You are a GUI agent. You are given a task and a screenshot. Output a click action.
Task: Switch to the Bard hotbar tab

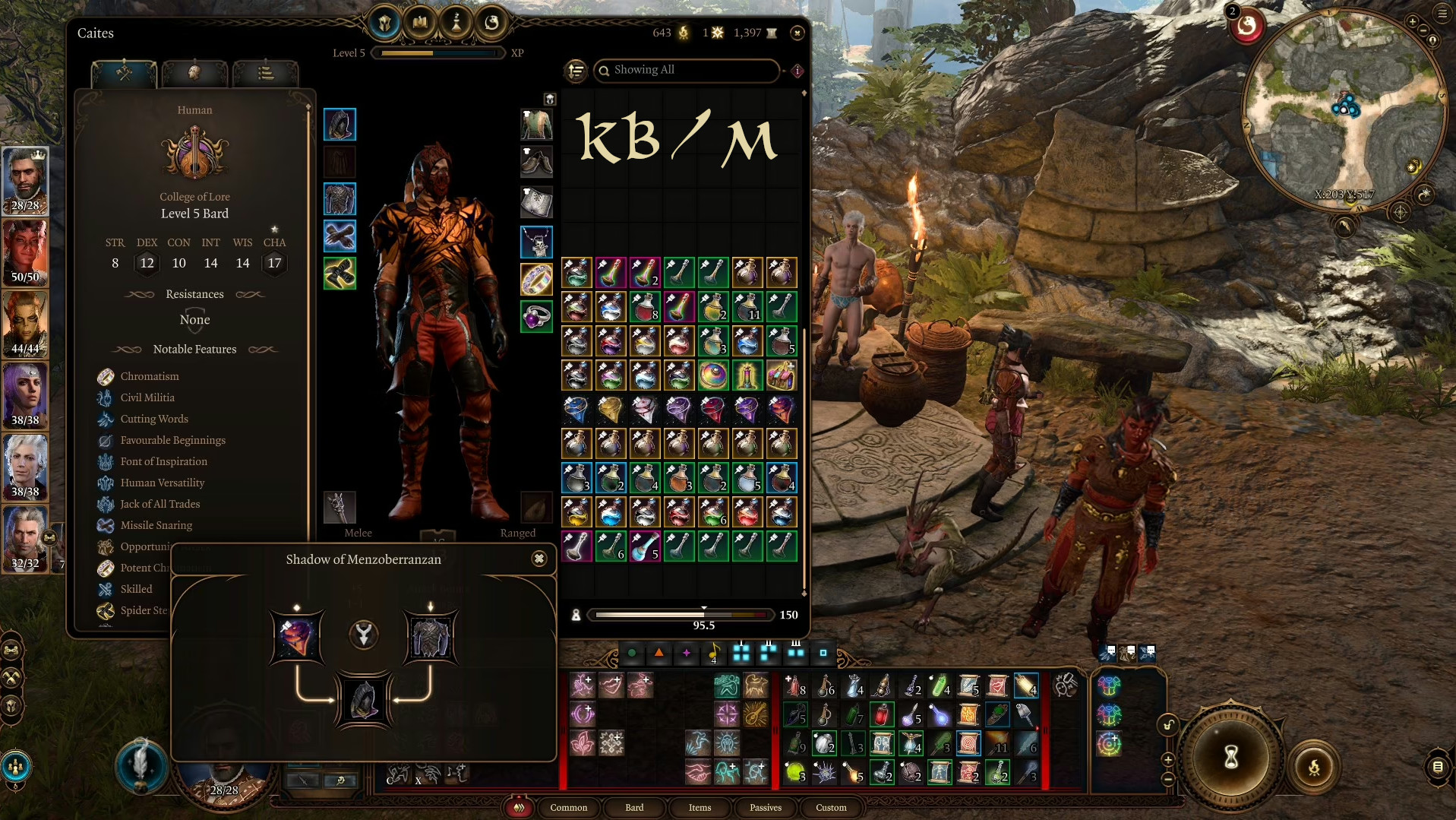point(635,808)
